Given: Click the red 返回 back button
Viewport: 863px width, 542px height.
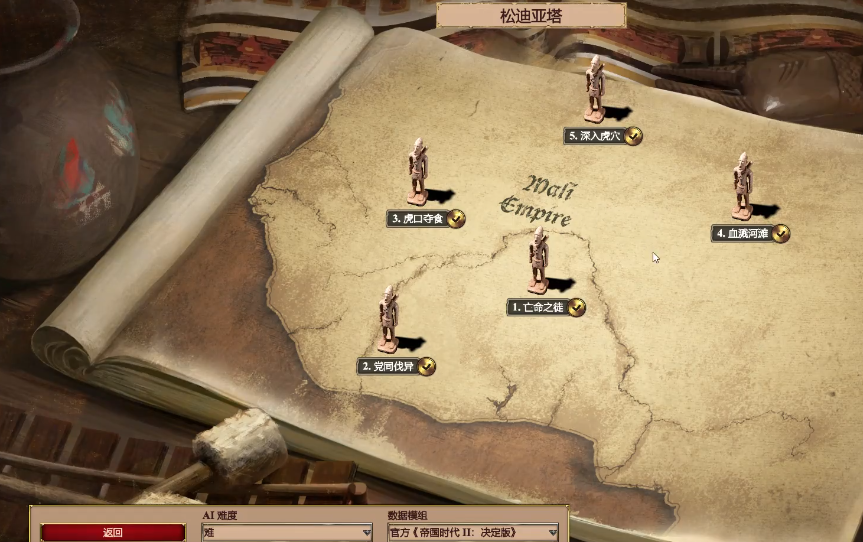Looking at the screenshot, I should point(113,532).
